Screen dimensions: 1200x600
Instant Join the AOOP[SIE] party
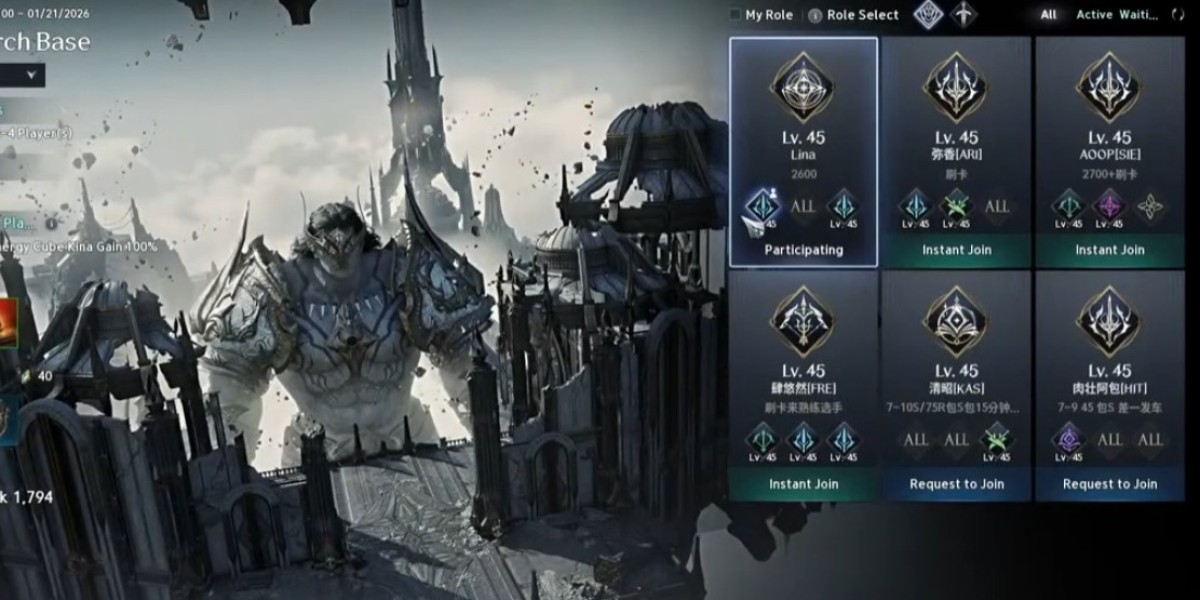pos(1109,250)
